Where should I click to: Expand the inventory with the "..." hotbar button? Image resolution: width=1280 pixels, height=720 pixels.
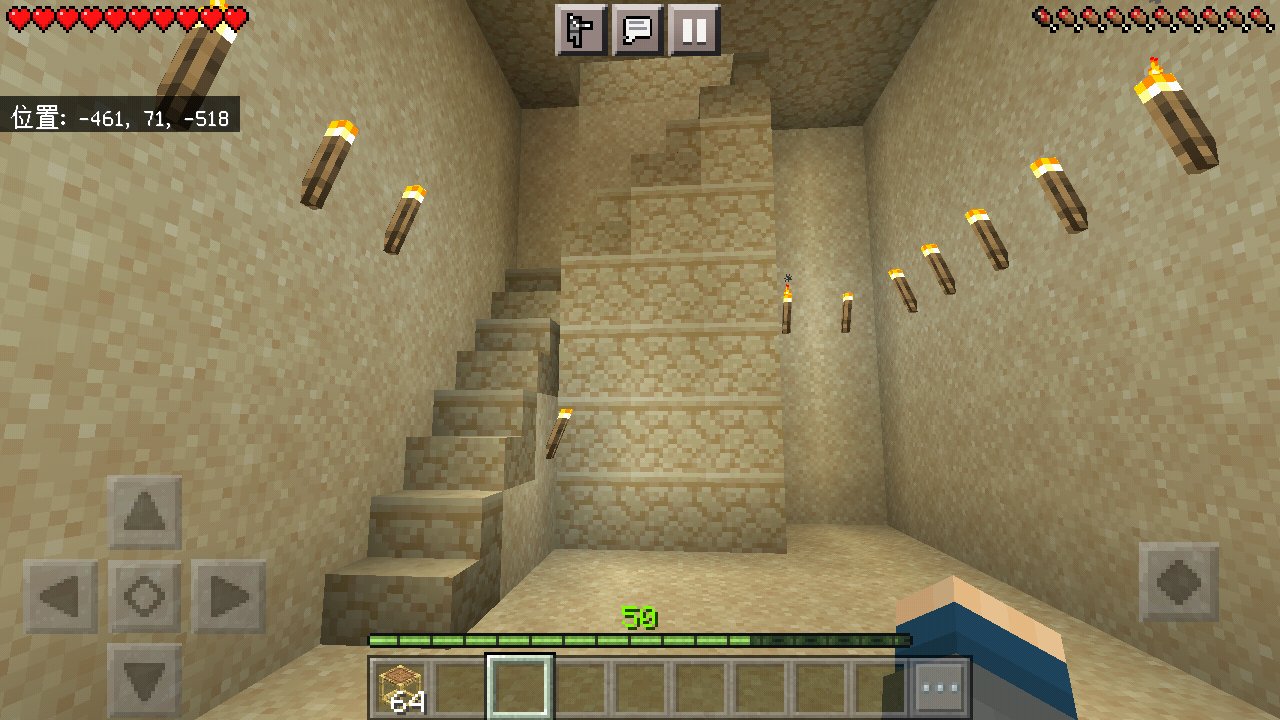(940, 686)
